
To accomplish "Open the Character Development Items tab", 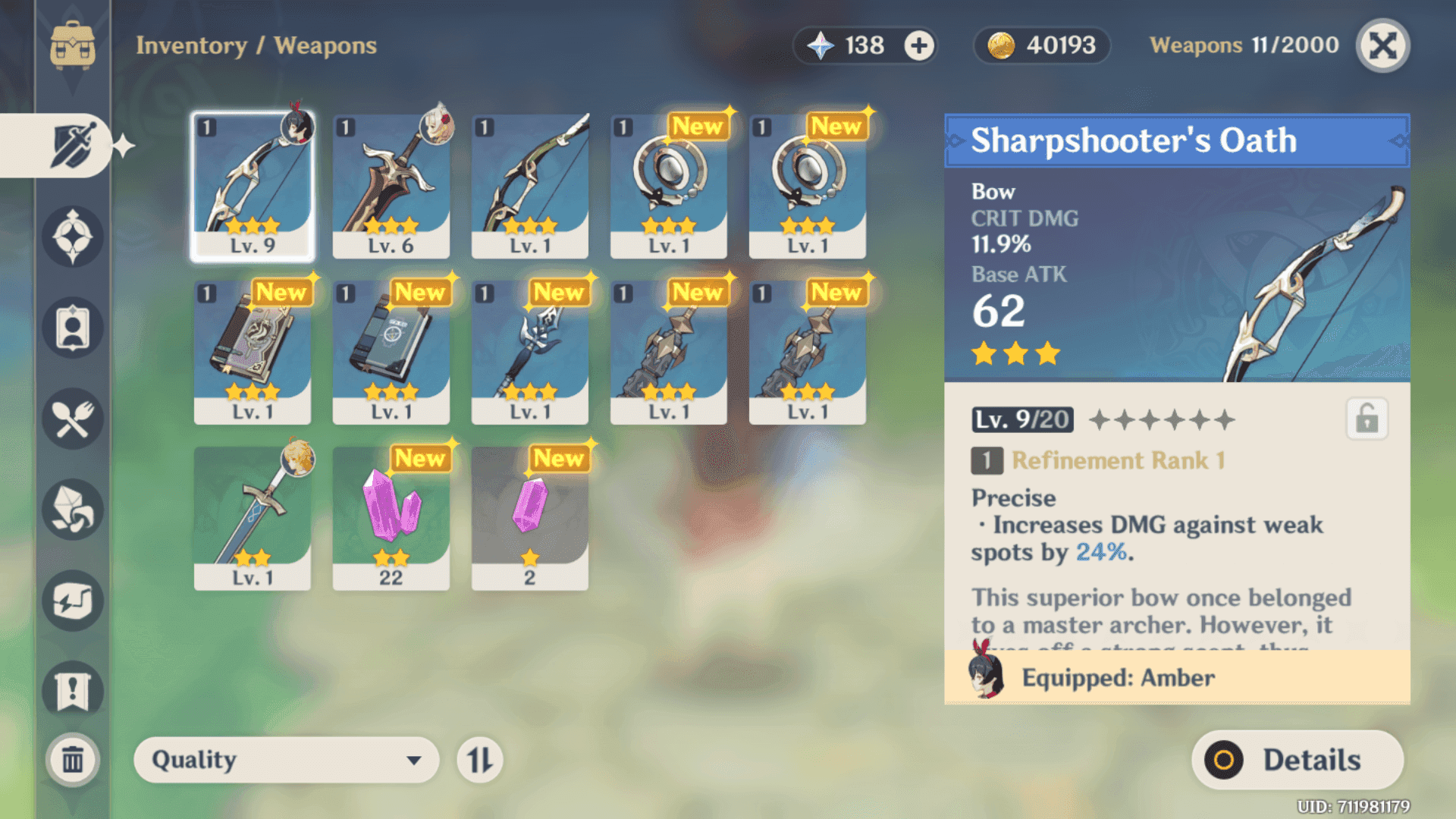I will tap(73, 328).
